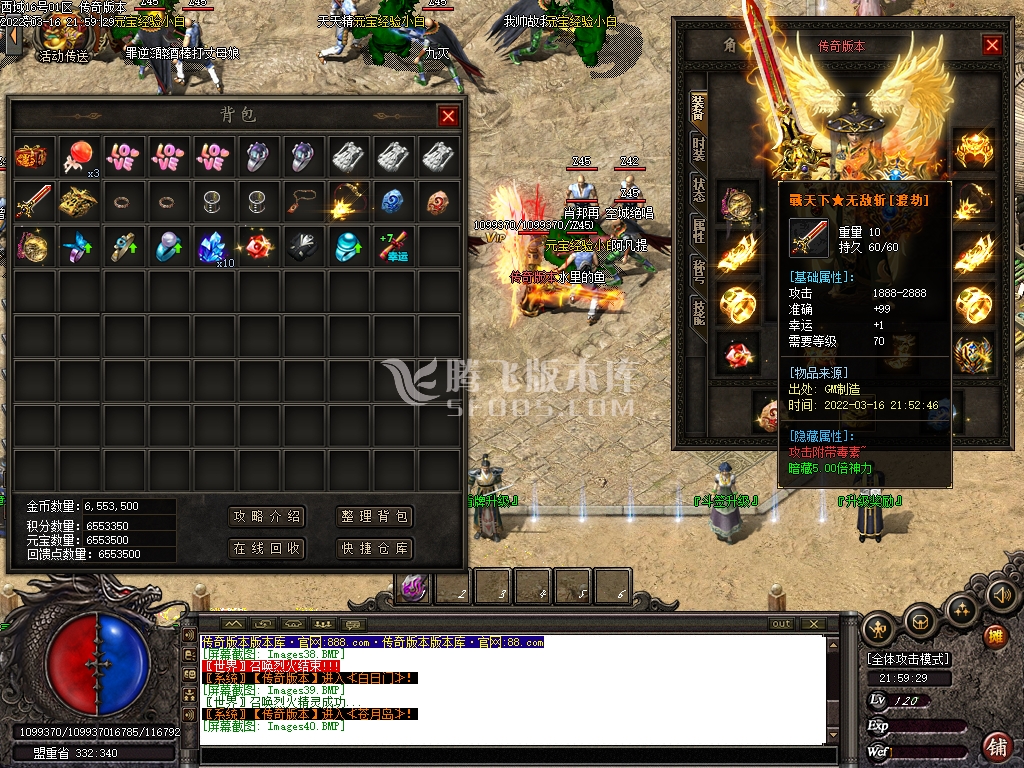This screenshot has width=1024, height=768.
Task: Toggle the sound speaker button
Action: click(x=1002, y=595)
